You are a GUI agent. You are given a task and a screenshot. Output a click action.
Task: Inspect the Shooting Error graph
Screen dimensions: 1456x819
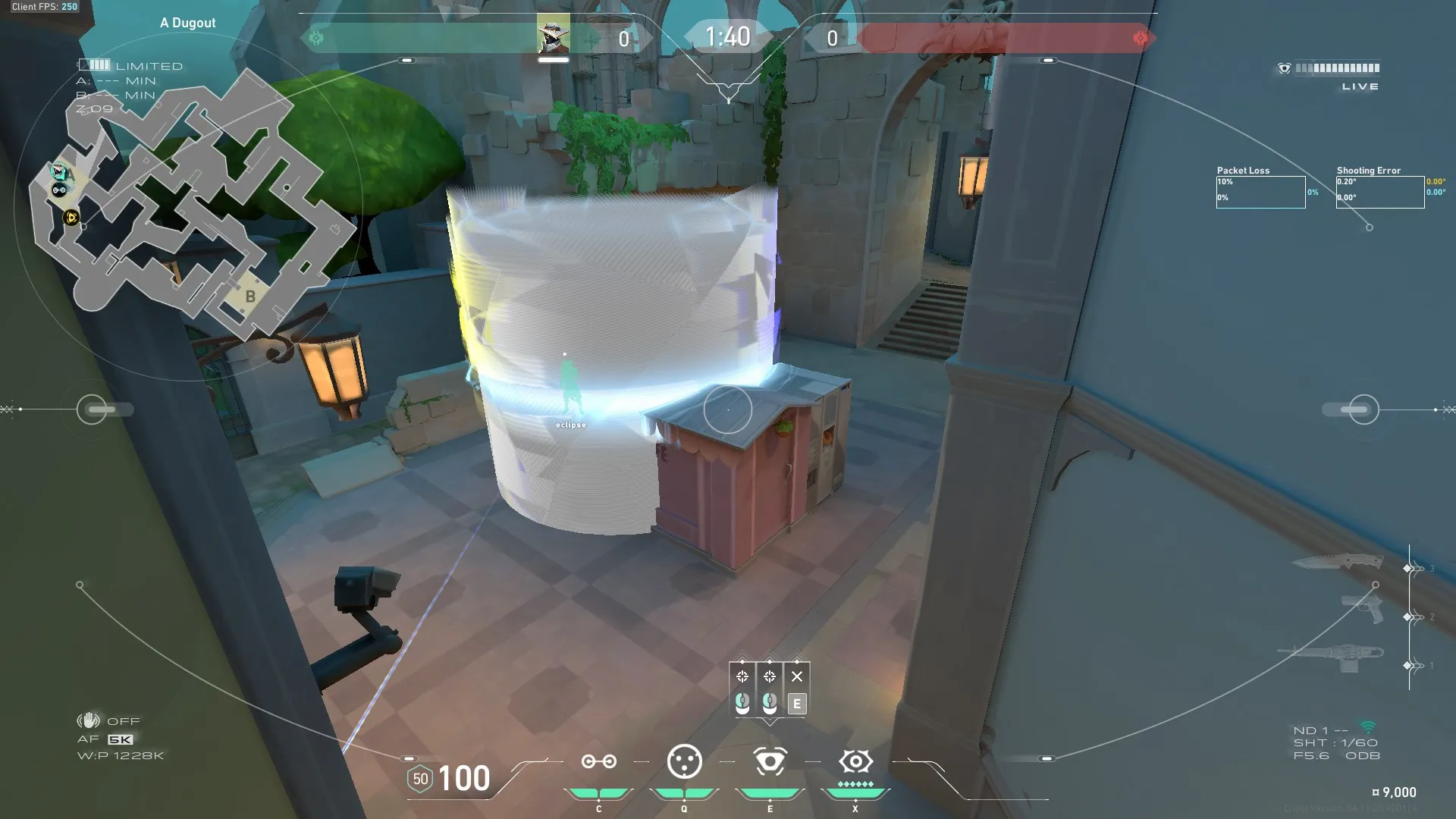point(1379,192)
